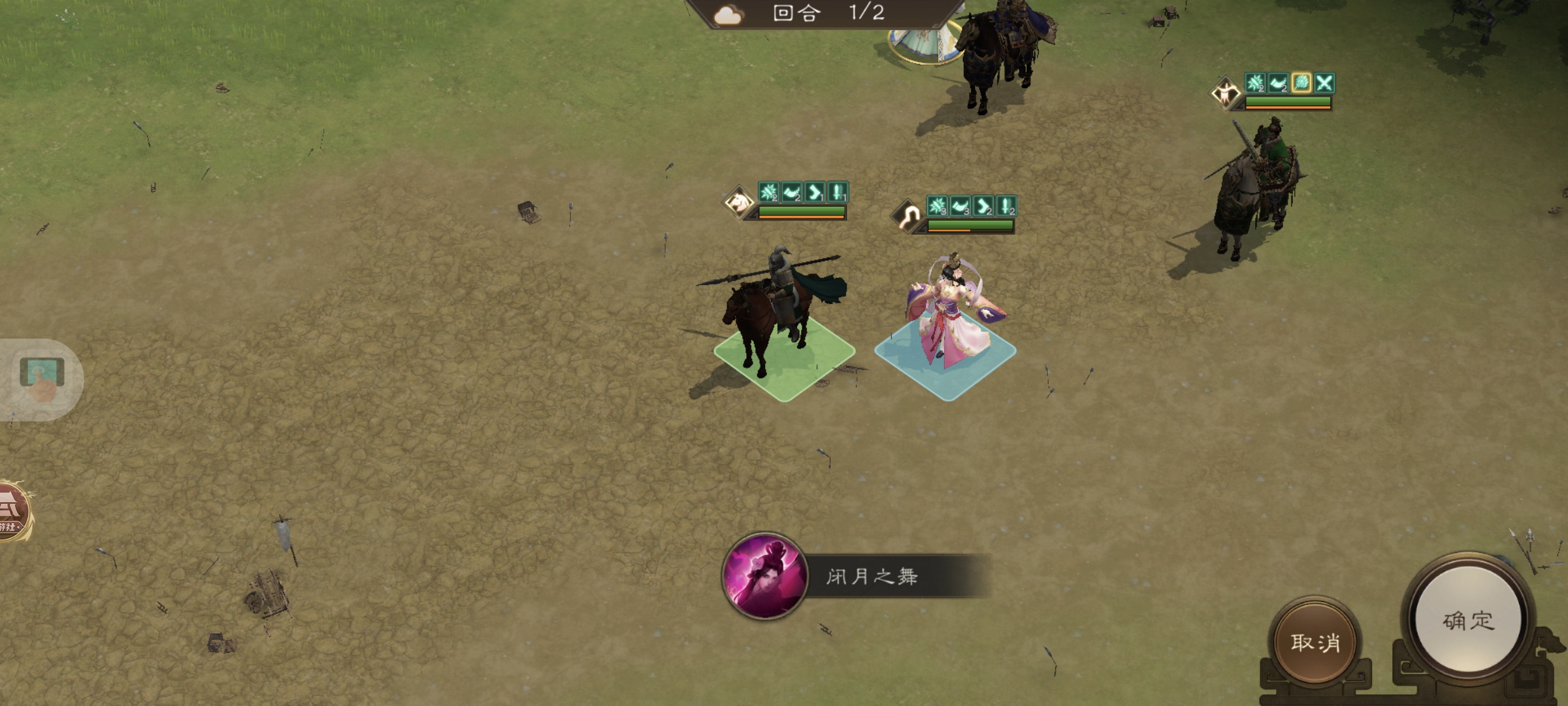
Task: Open the weather cloud icon beside 回合
Action: pos(727,16)
